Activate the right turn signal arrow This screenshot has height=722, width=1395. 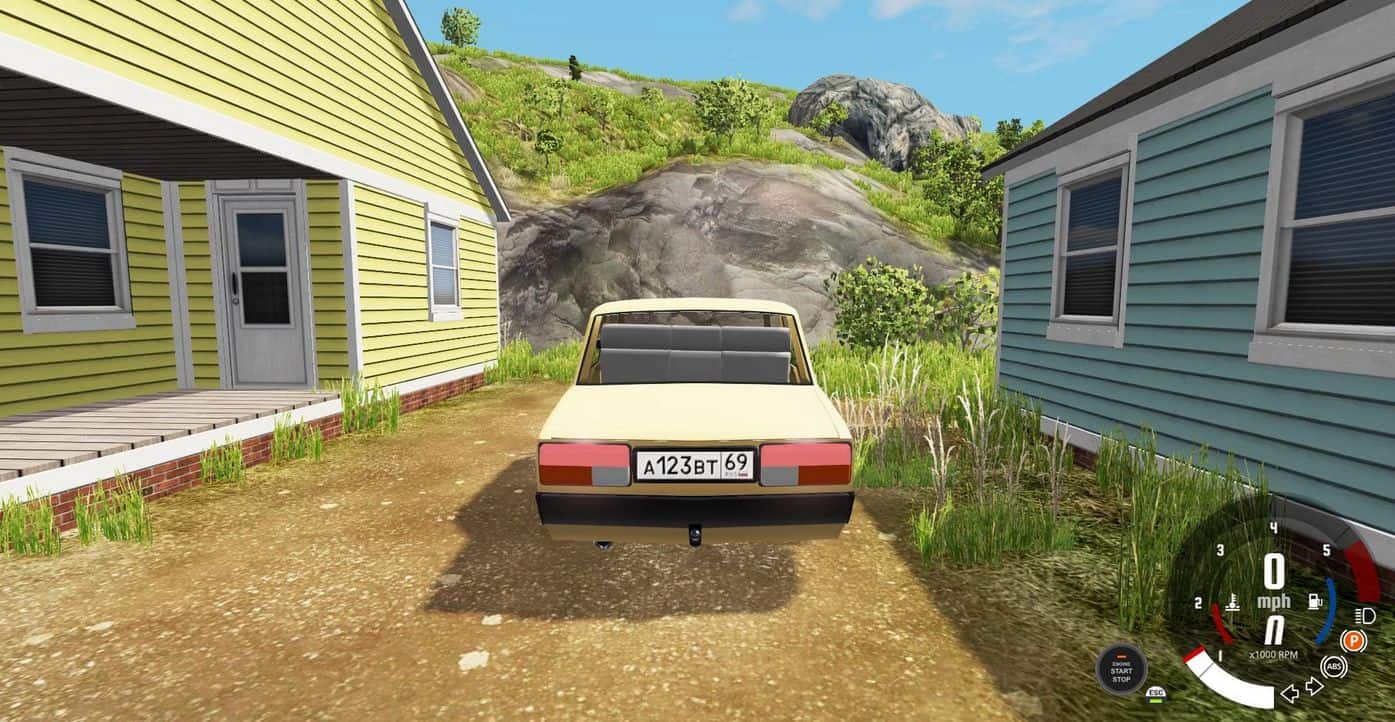click(1314, 686)
